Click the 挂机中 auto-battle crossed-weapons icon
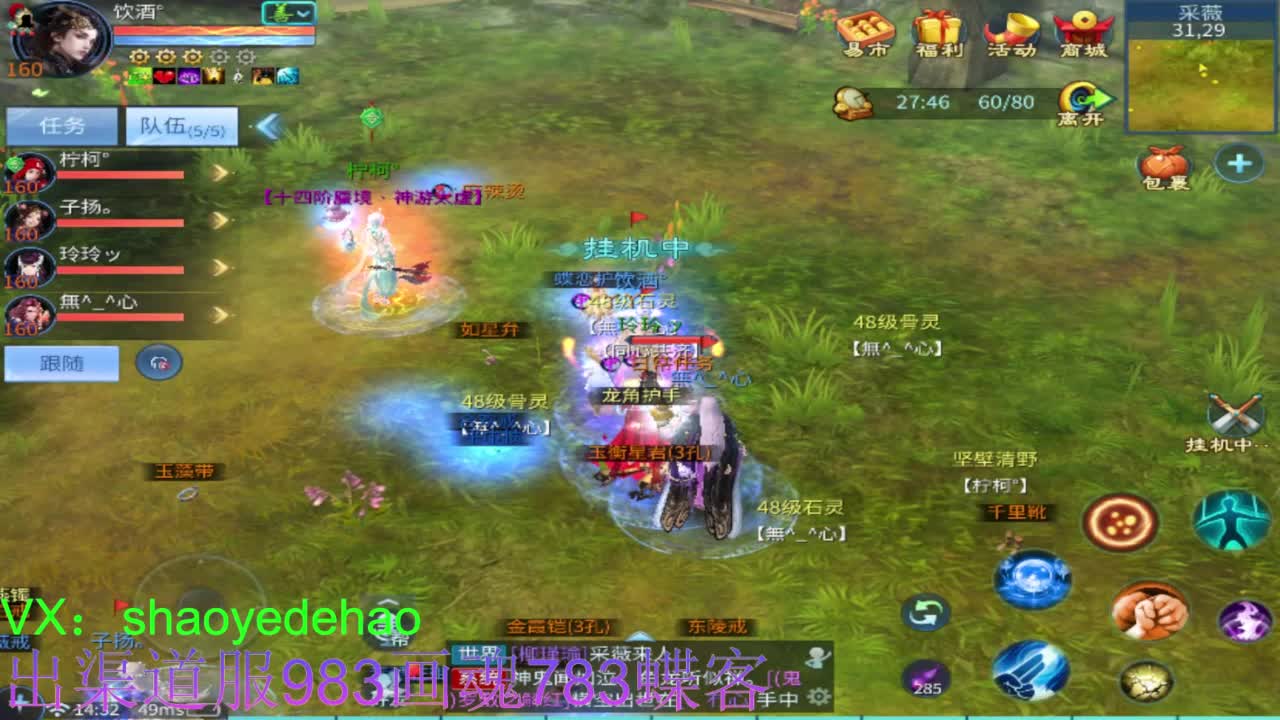The height and width of the screenshot is (720, 1280). (1237, 413)
